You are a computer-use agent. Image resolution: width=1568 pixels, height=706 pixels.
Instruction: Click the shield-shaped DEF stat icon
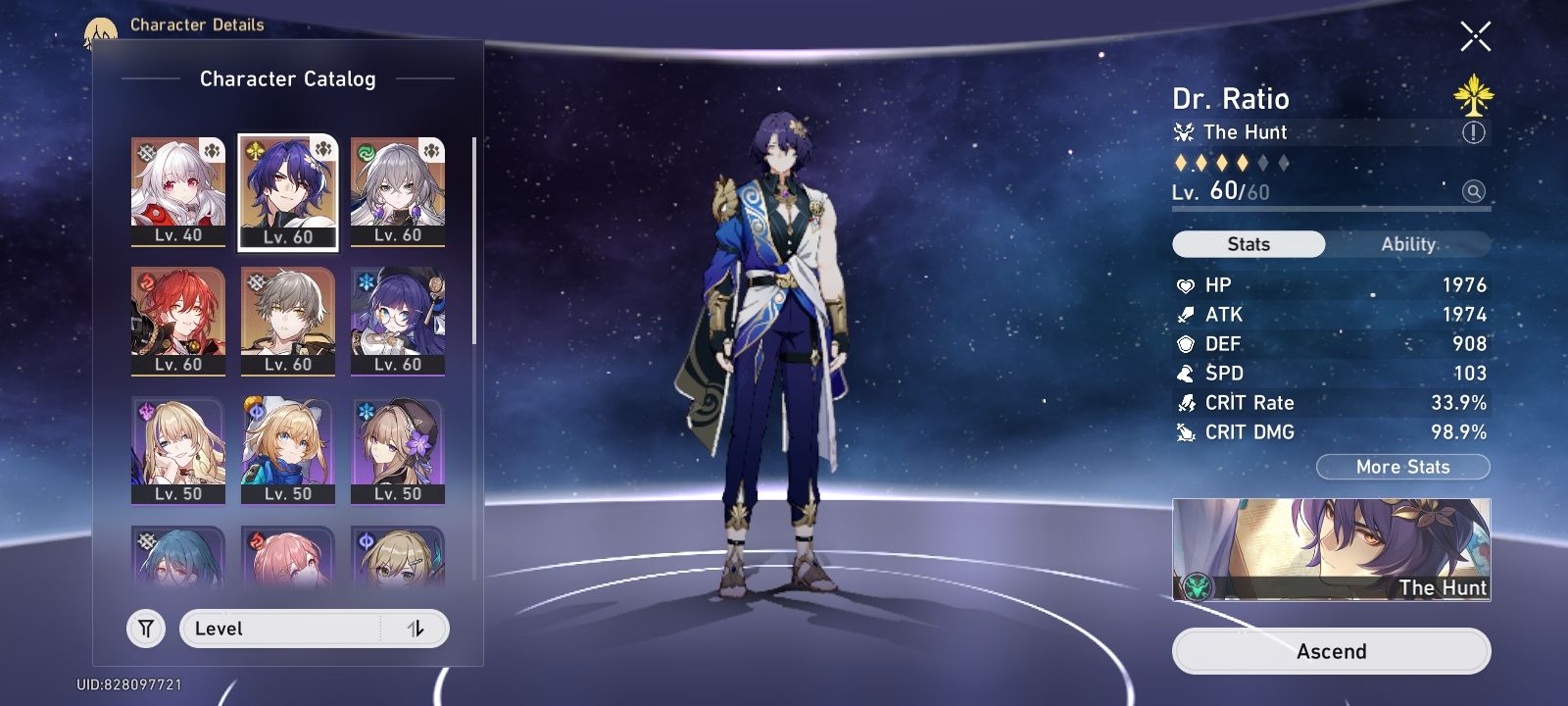coord(1185,344)
